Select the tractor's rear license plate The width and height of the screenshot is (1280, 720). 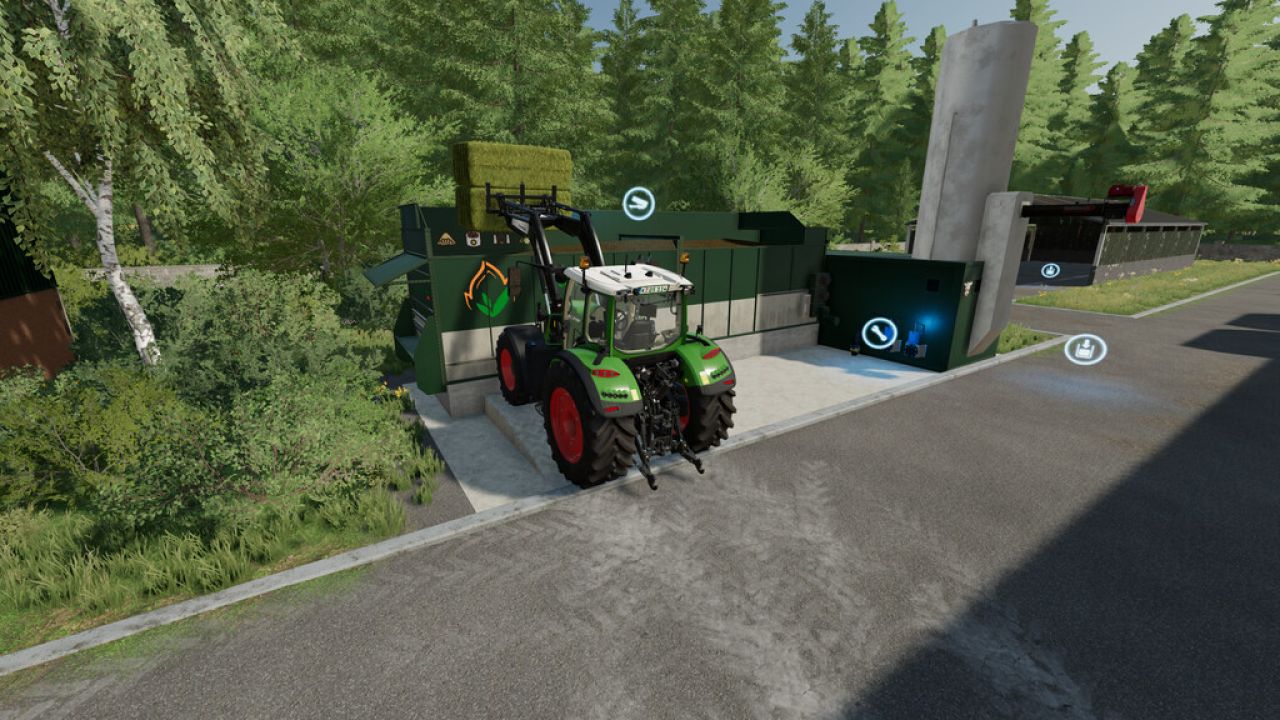click(x=652, y=289)
